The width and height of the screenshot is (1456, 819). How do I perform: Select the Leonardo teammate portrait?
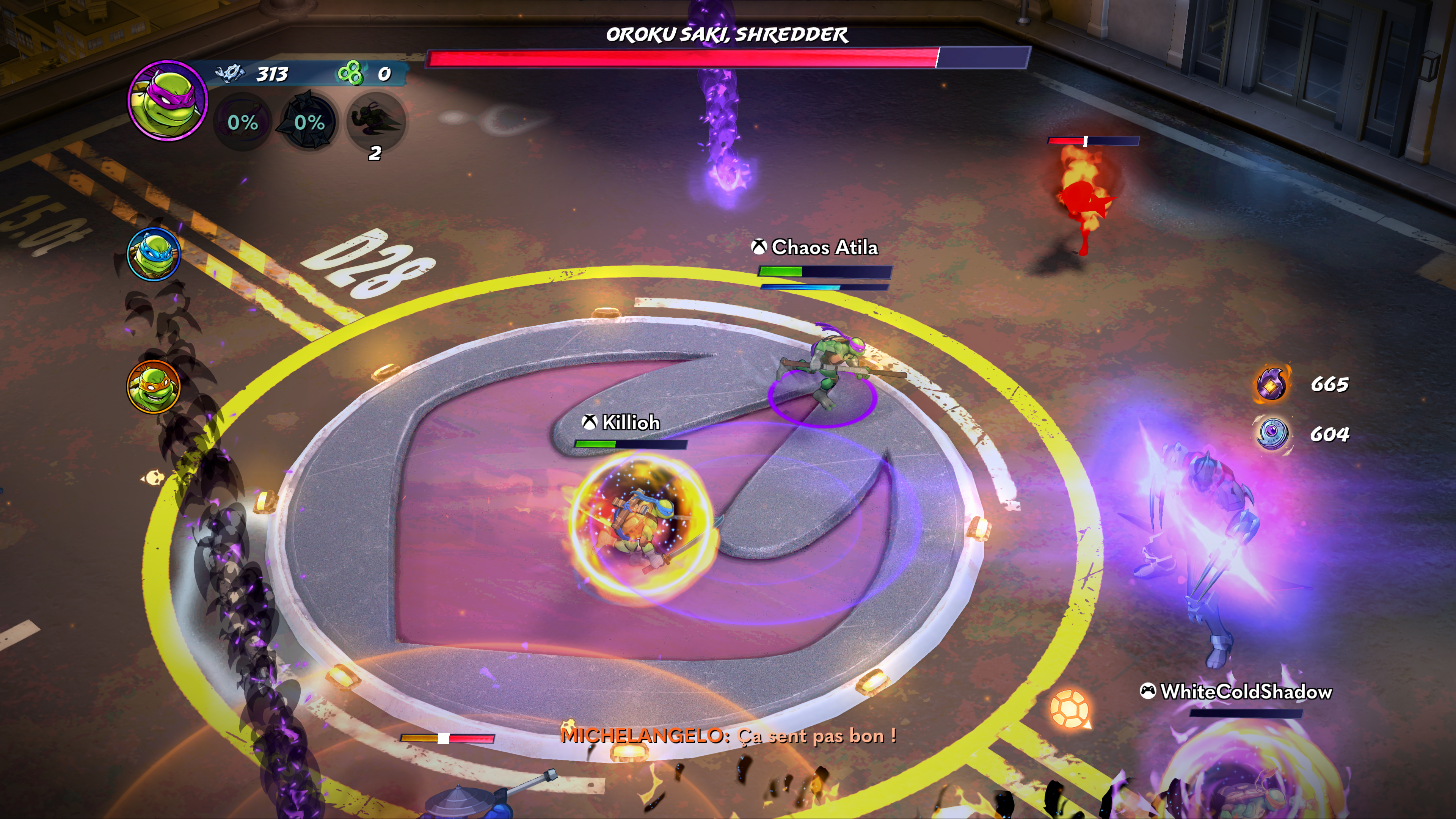[154, 254]
